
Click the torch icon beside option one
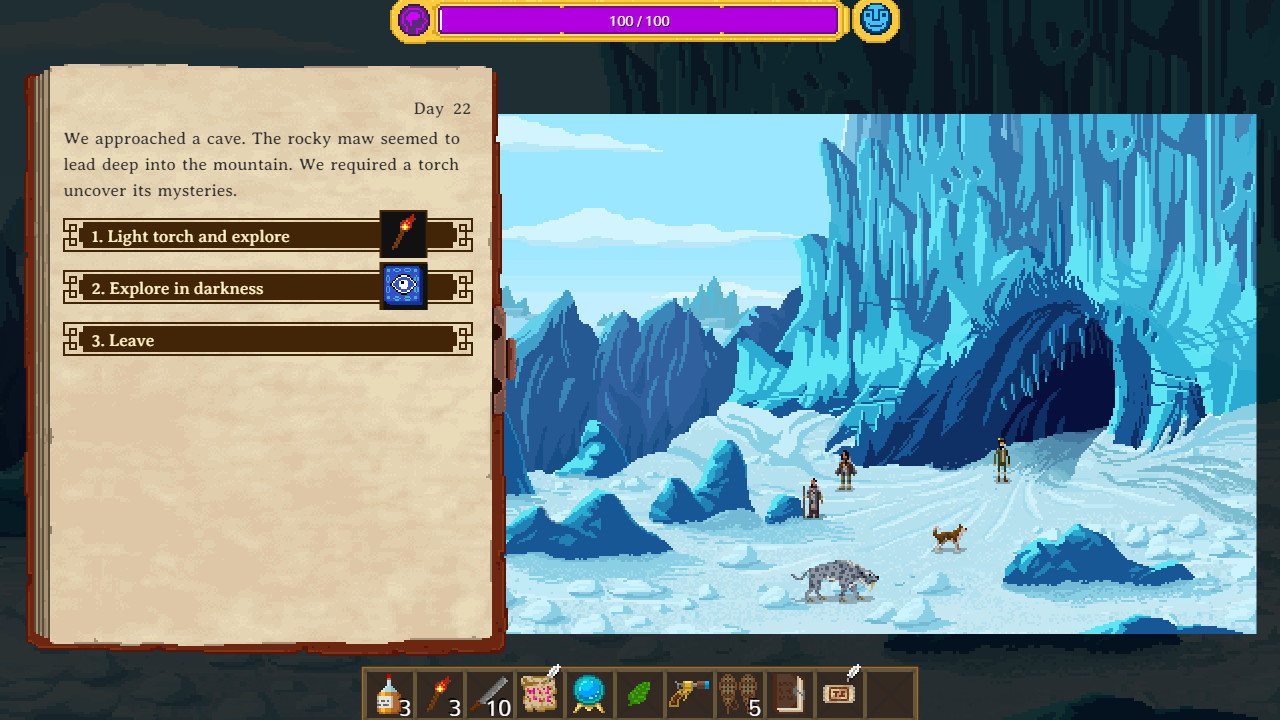pyautogui.click(x=403, y=235)
